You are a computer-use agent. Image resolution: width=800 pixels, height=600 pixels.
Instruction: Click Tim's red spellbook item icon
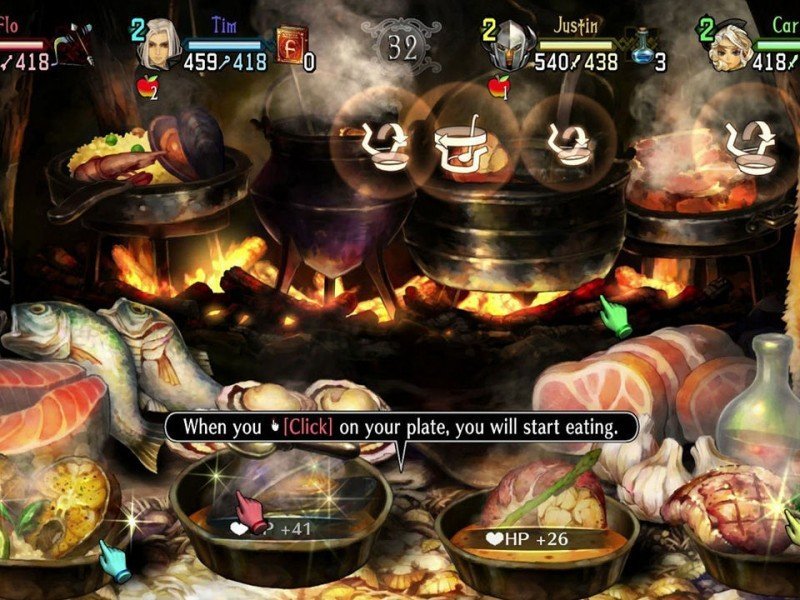coord(289,47)
